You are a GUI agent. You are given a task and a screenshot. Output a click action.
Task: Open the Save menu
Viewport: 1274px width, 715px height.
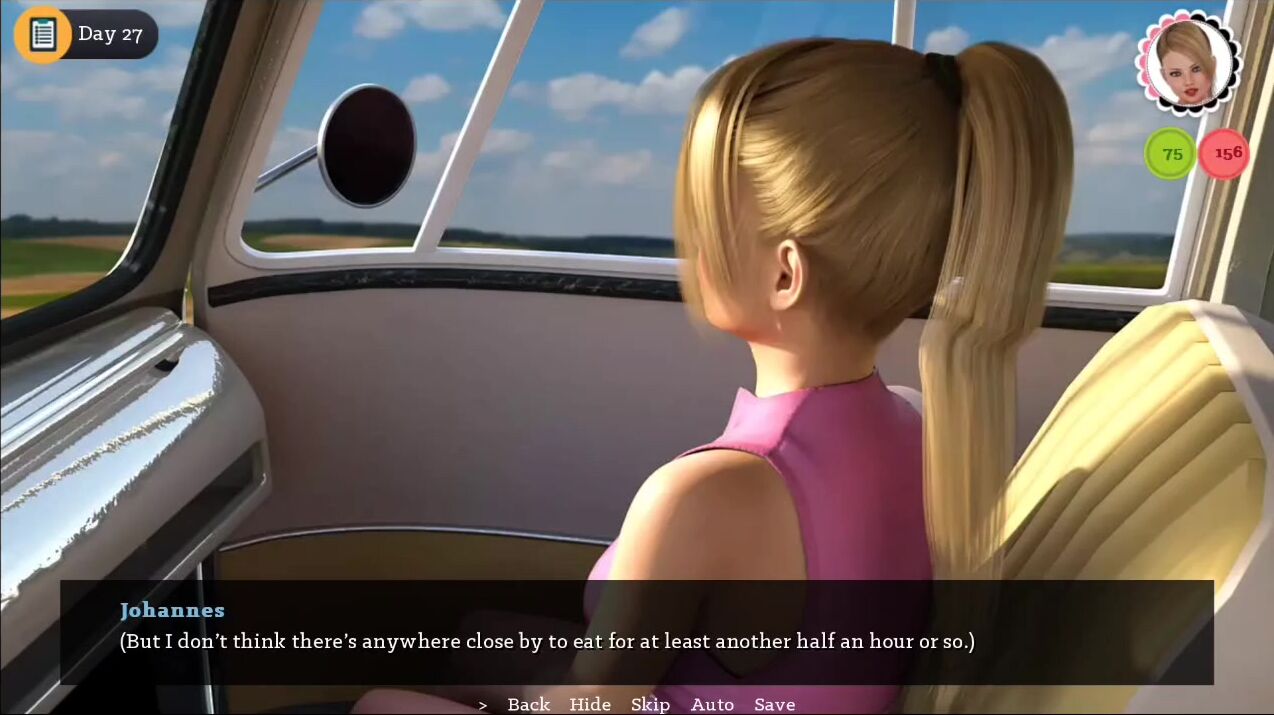[775, 704]
